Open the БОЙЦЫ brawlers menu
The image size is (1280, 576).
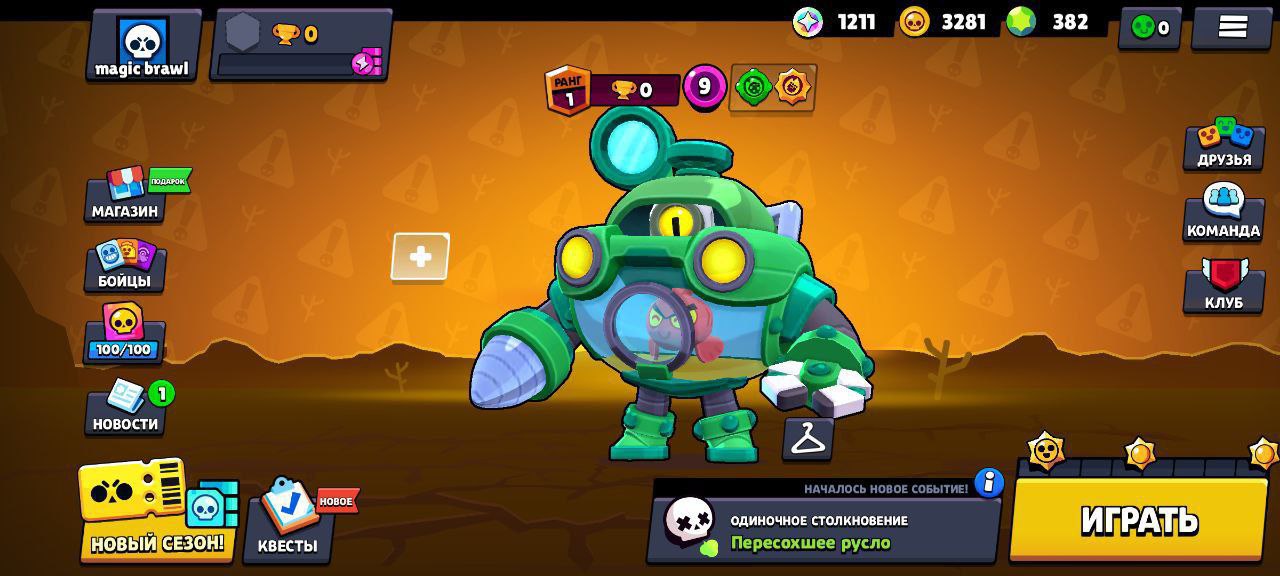125,265
